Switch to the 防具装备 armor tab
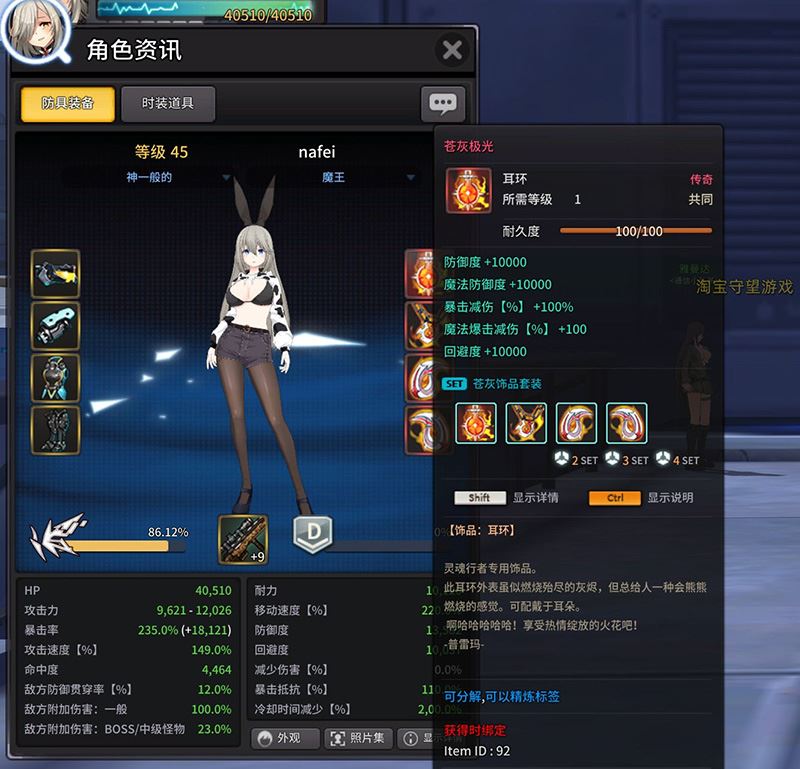Image resolution: width=800 pixels, height=769 pixels. [x=67, y=103]
